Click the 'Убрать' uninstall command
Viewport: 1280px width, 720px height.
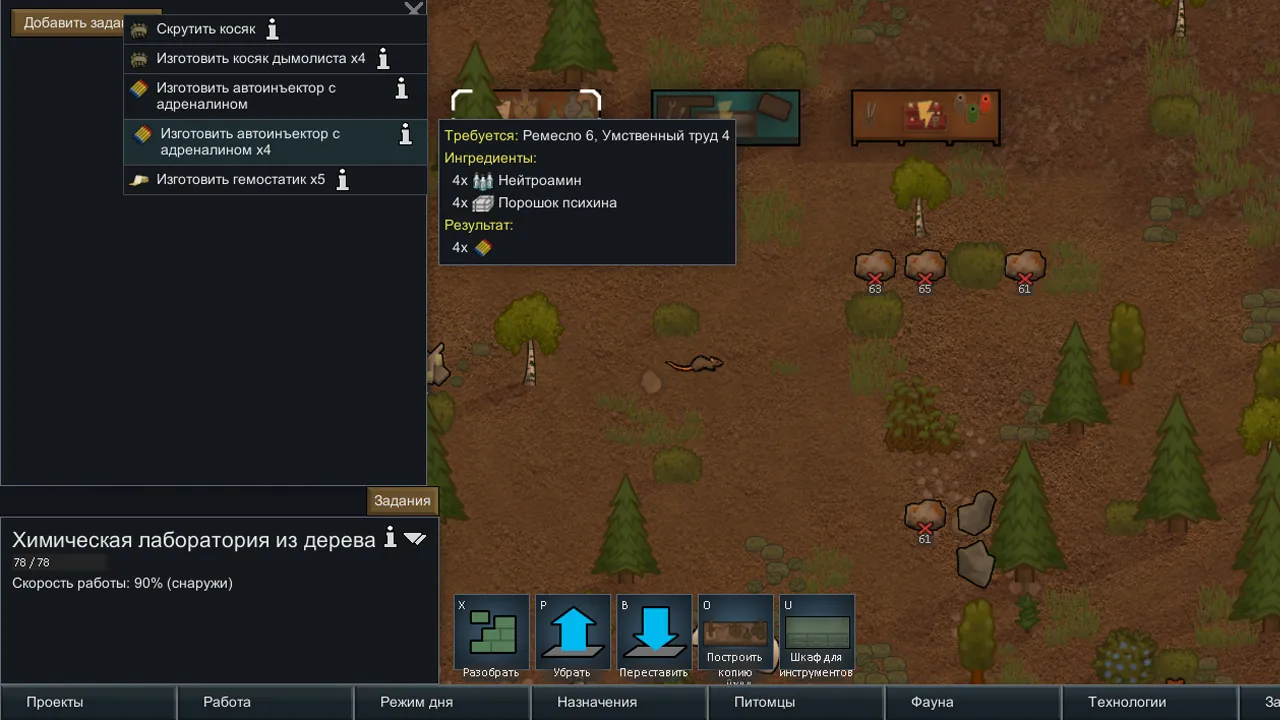click(x=572, y=637)
